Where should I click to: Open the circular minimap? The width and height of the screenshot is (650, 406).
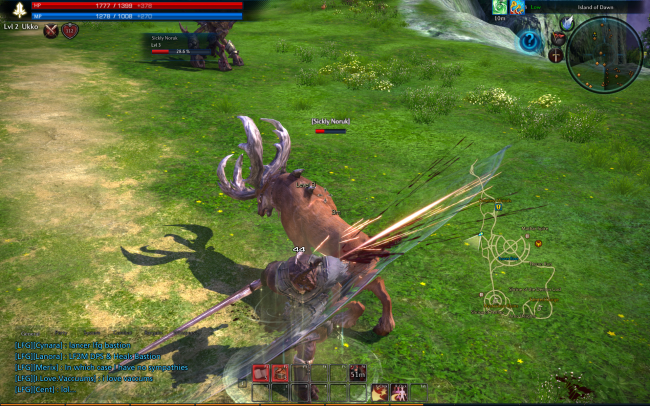click(x=603, y=55)
